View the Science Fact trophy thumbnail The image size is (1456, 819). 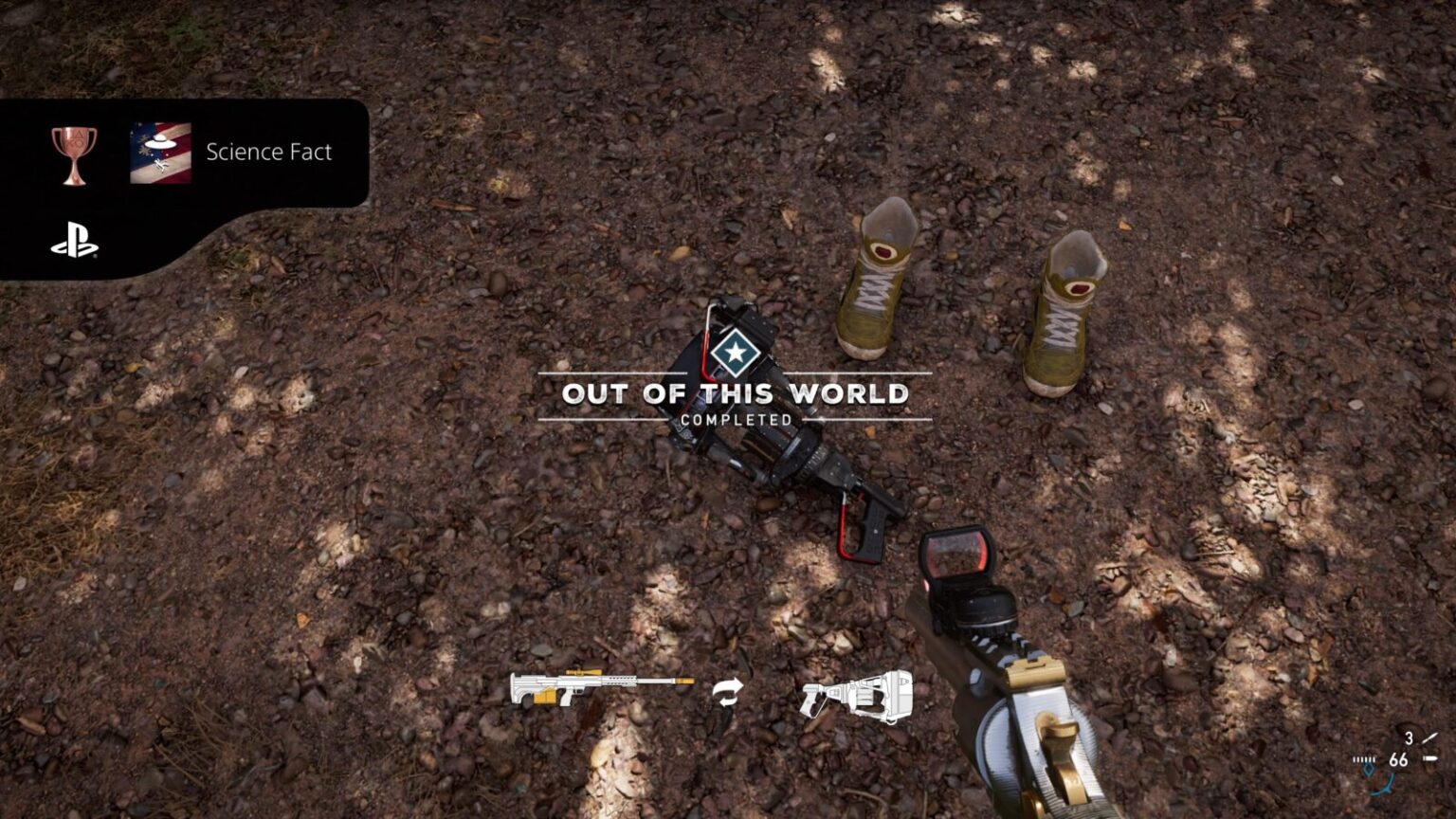(160, 153)
